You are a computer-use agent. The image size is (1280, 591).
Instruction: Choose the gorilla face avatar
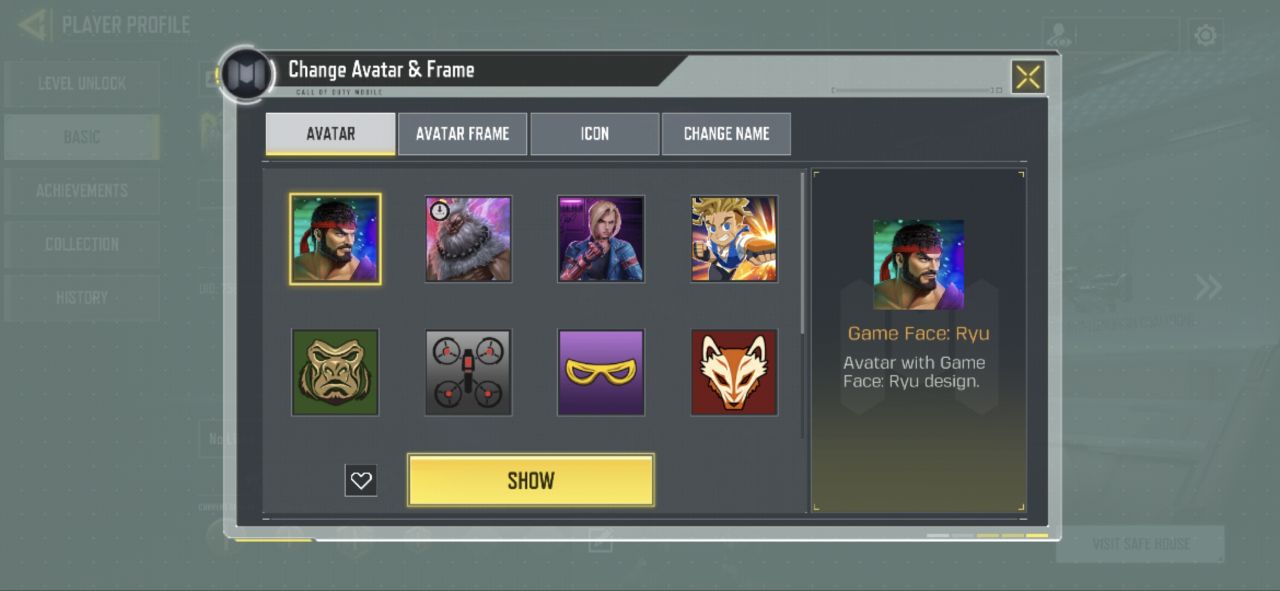coord(335,372)
